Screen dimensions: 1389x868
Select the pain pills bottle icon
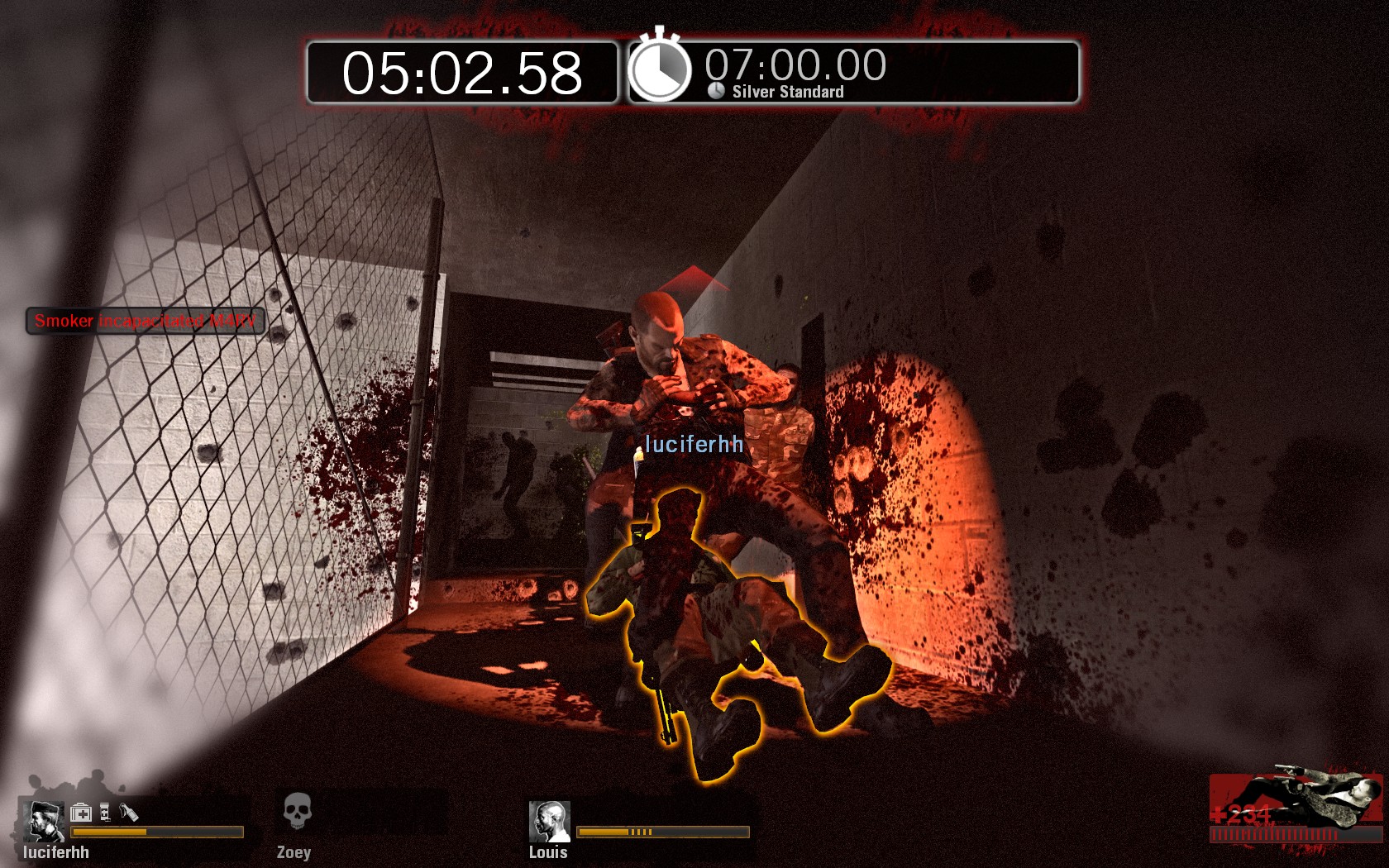tap(105, 813)
